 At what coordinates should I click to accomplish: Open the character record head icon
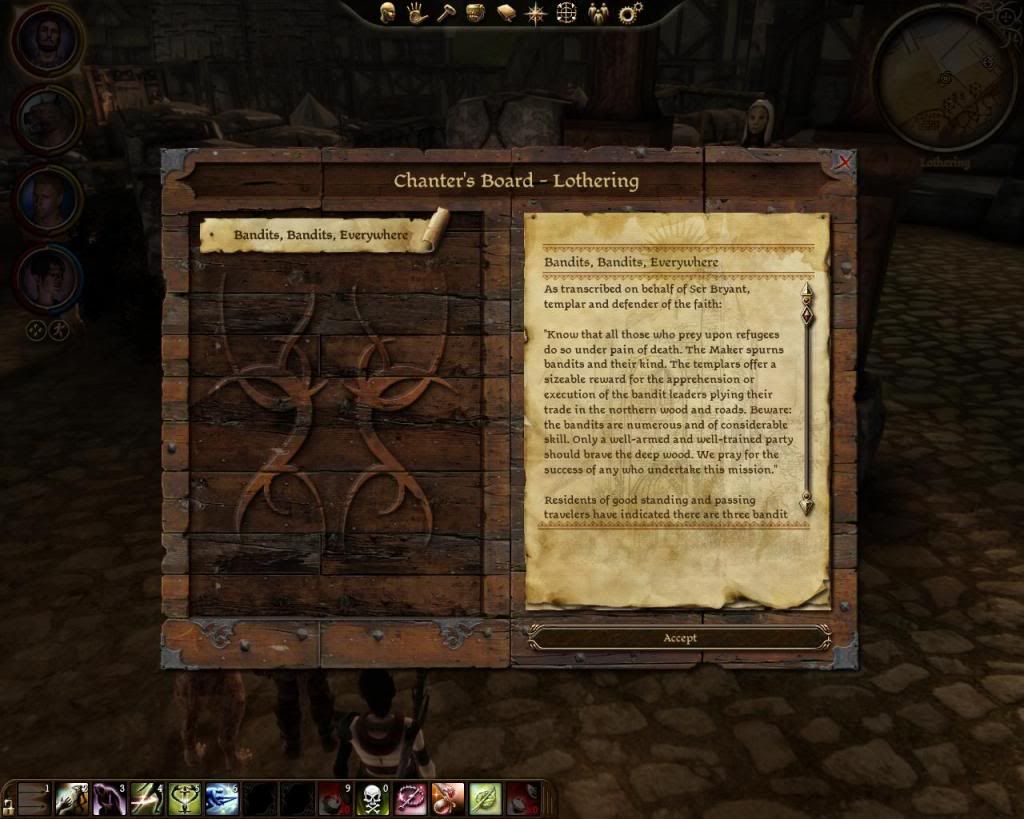coord(388,13)
